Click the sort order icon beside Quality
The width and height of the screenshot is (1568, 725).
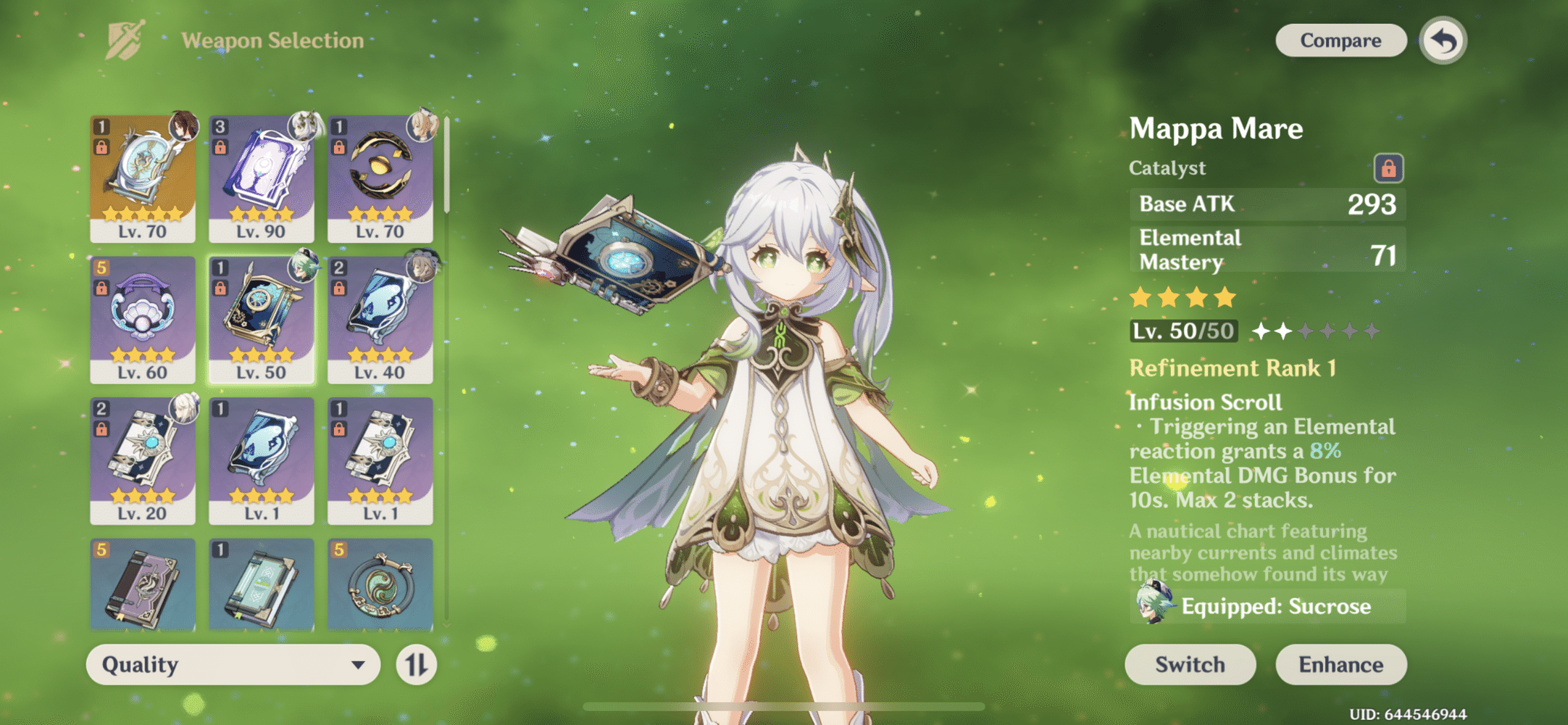click(x=417, y=664)
